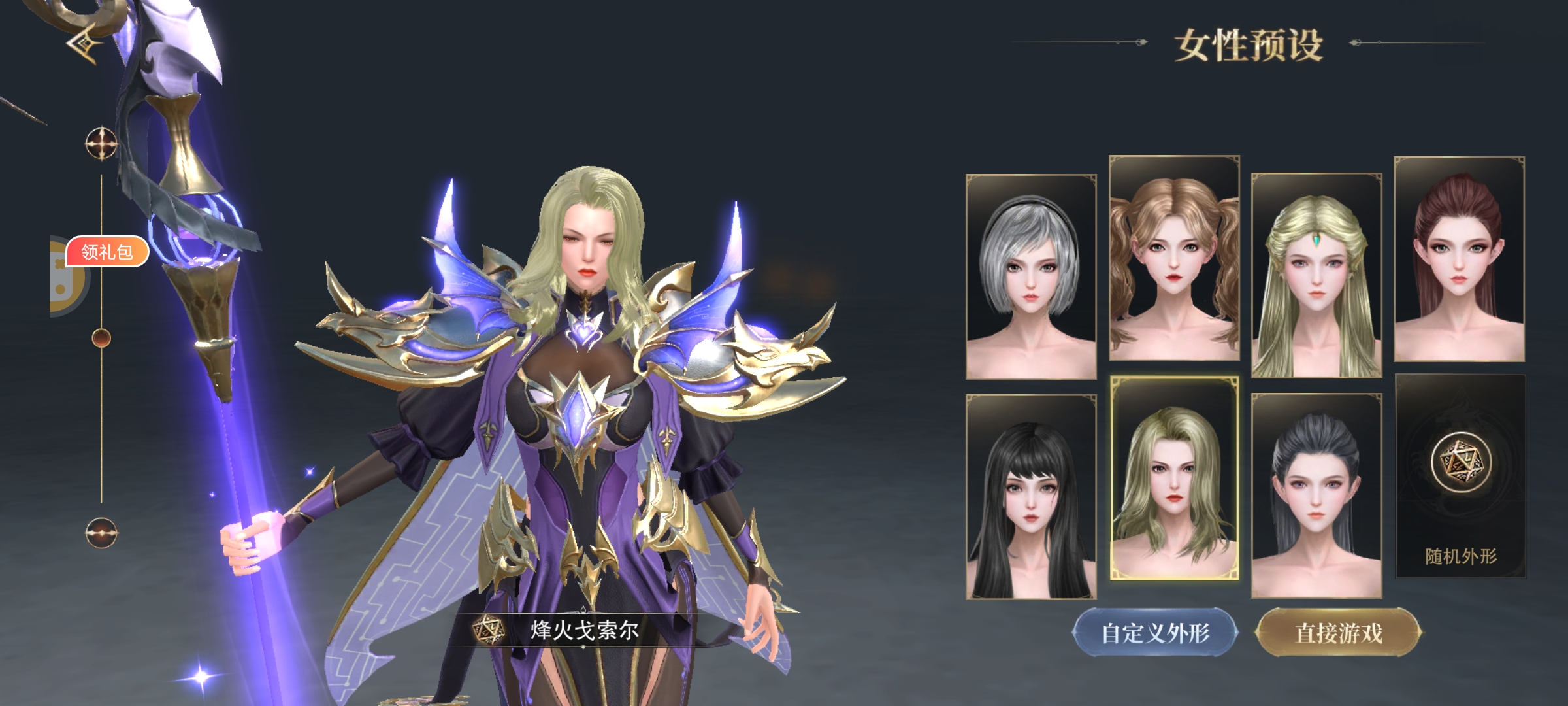Screen dimensions: 1568x706
Task: Go back using the gold arrow button
Action: 85,44
